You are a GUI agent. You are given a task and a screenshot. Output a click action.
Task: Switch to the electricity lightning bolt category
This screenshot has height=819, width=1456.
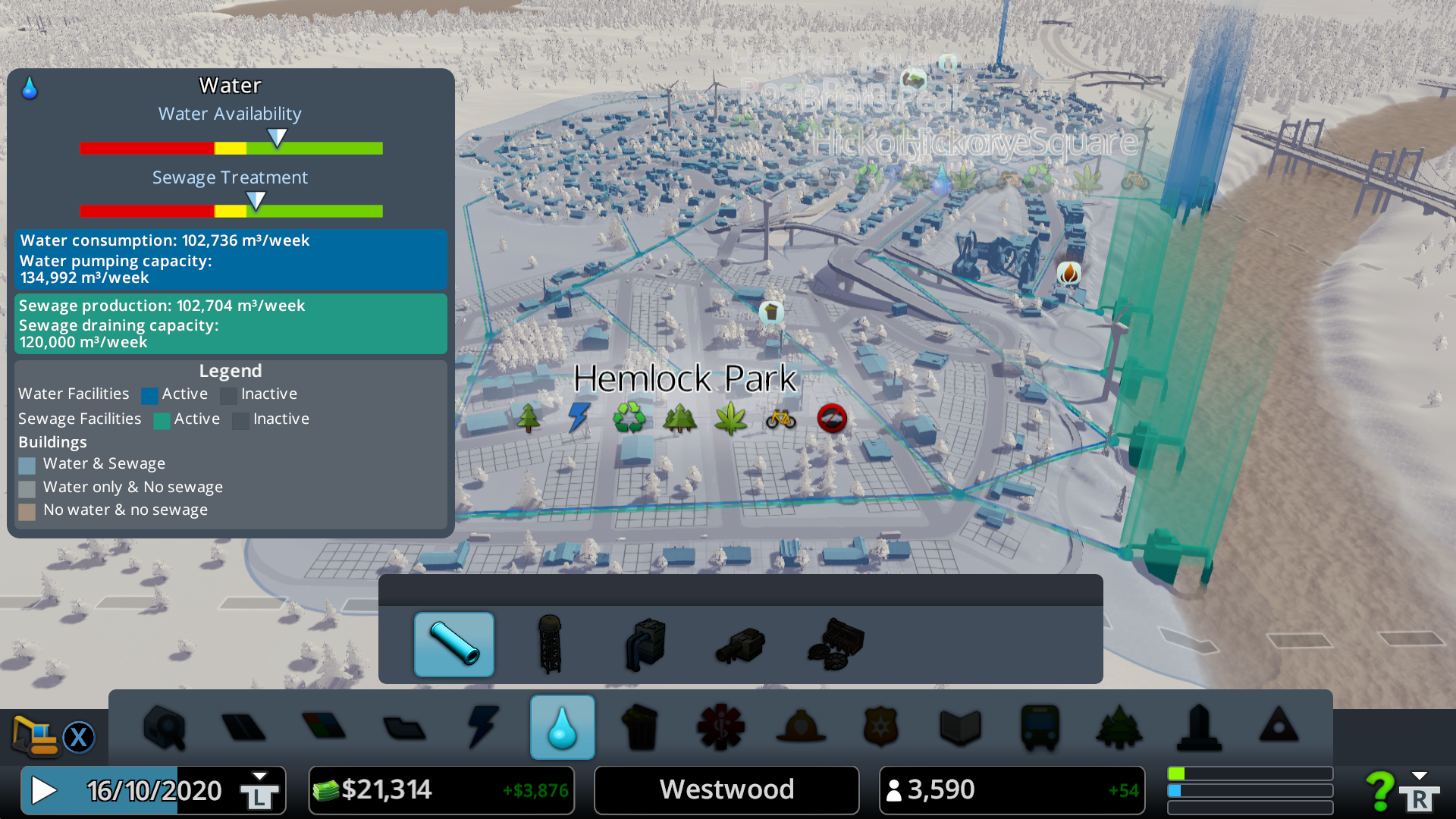point(482,727)
